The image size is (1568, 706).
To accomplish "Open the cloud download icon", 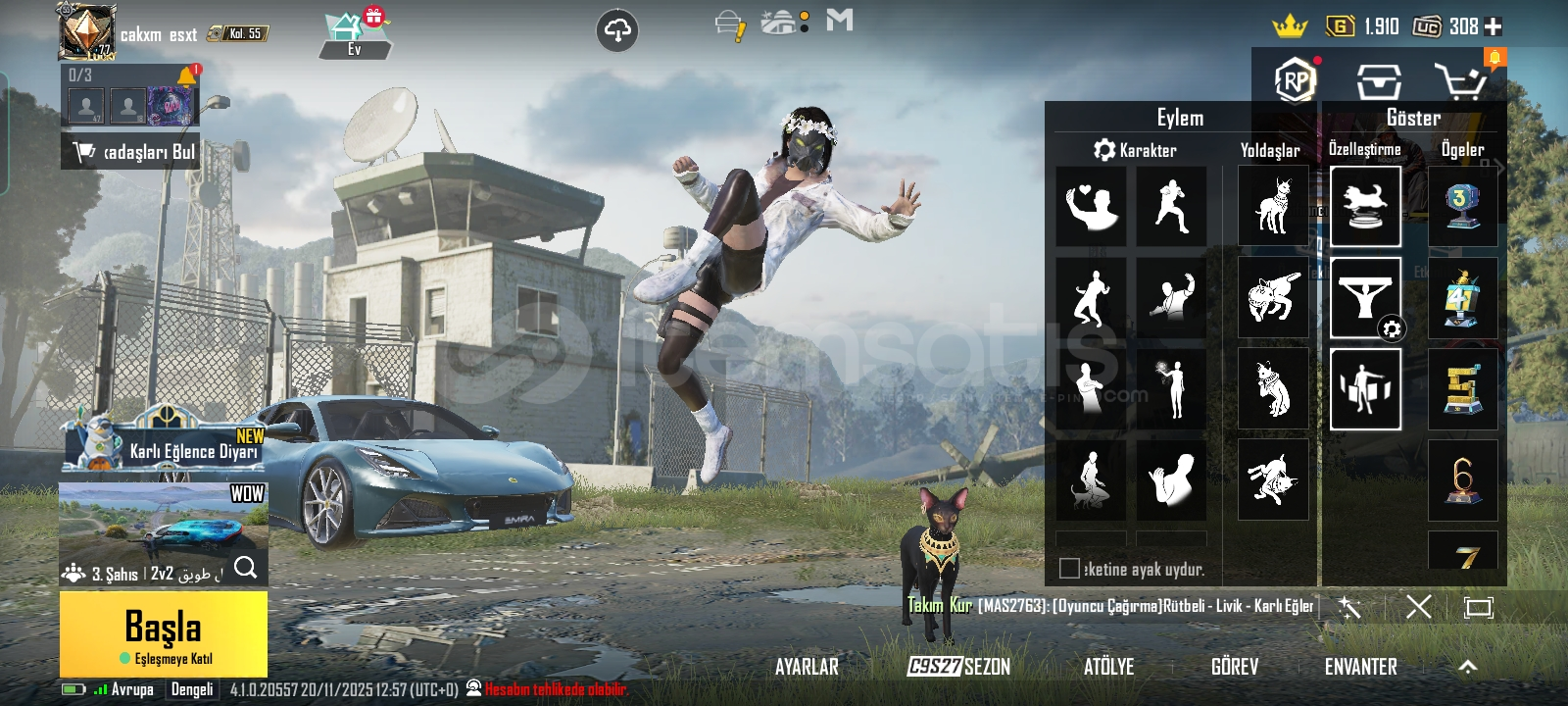I will click(616, 31).
